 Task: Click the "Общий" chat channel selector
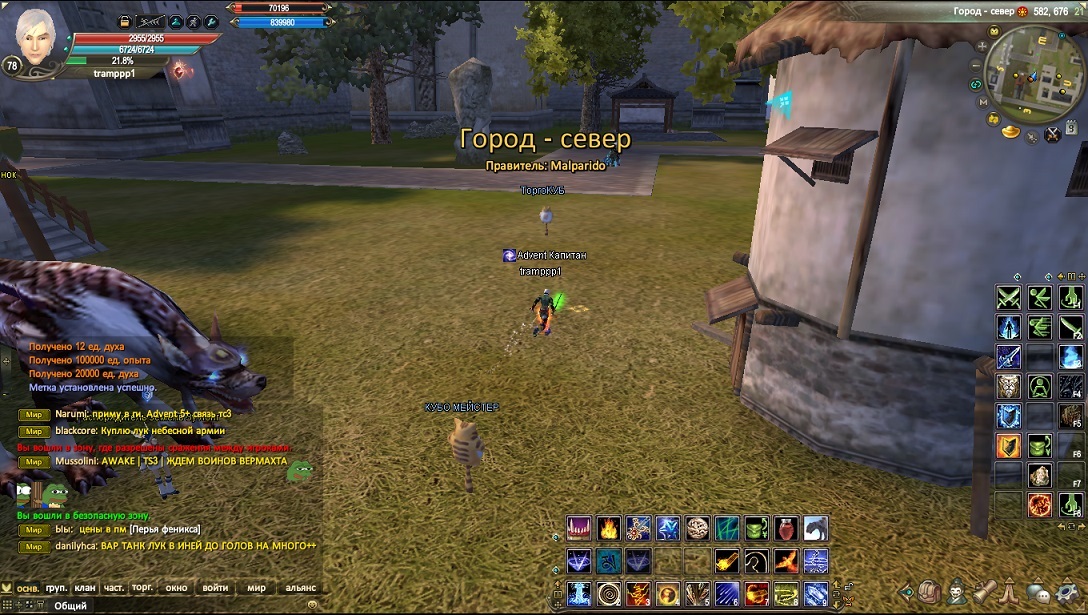pos(70,605)
